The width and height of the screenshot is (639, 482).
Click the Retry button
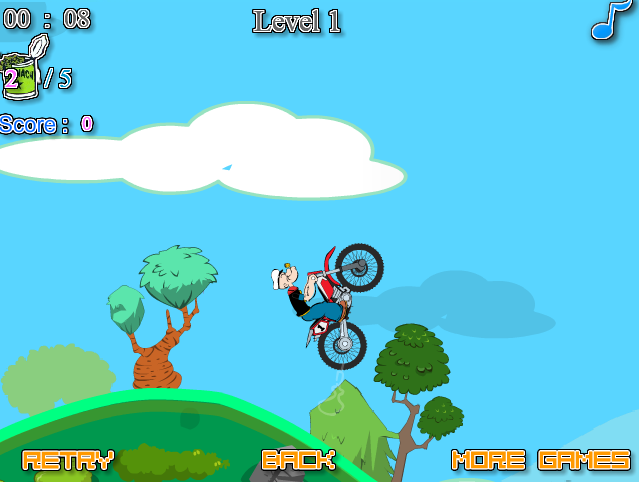click(67, 460)
